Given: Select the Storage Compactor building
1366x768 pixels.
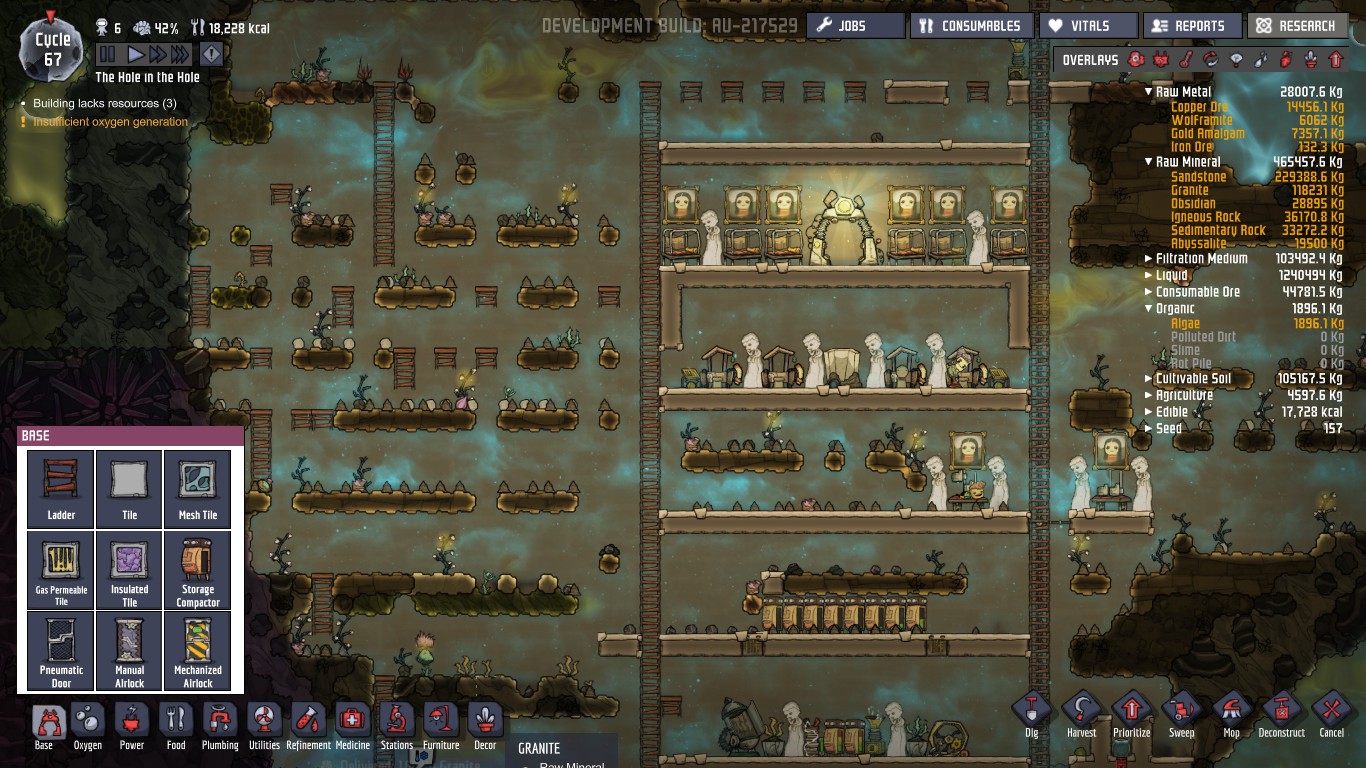Looking at the screenshot, I should tap(198, 570).
